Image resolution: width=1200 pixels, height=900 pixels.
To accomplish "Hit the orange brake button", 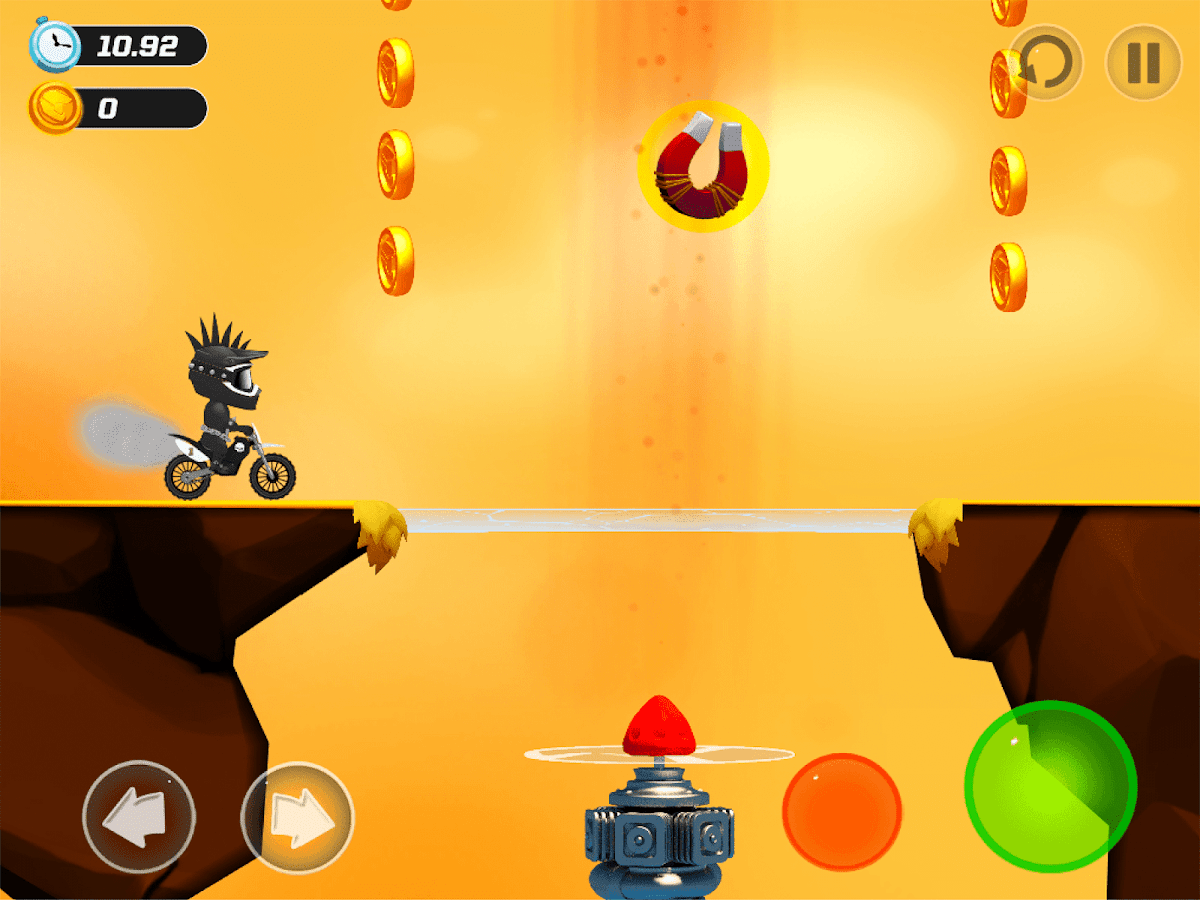I will [x=841, y=811].
